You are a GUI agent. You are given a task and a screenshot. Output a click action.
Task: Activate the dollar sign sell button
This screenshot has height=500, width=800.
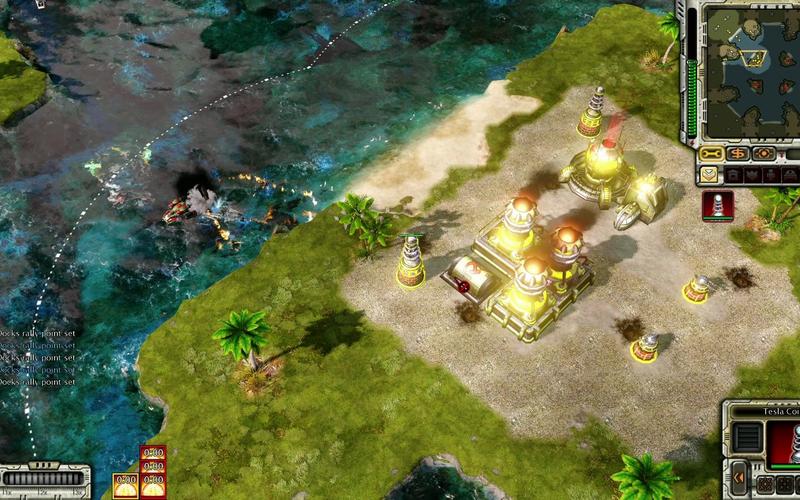(738, 154)
